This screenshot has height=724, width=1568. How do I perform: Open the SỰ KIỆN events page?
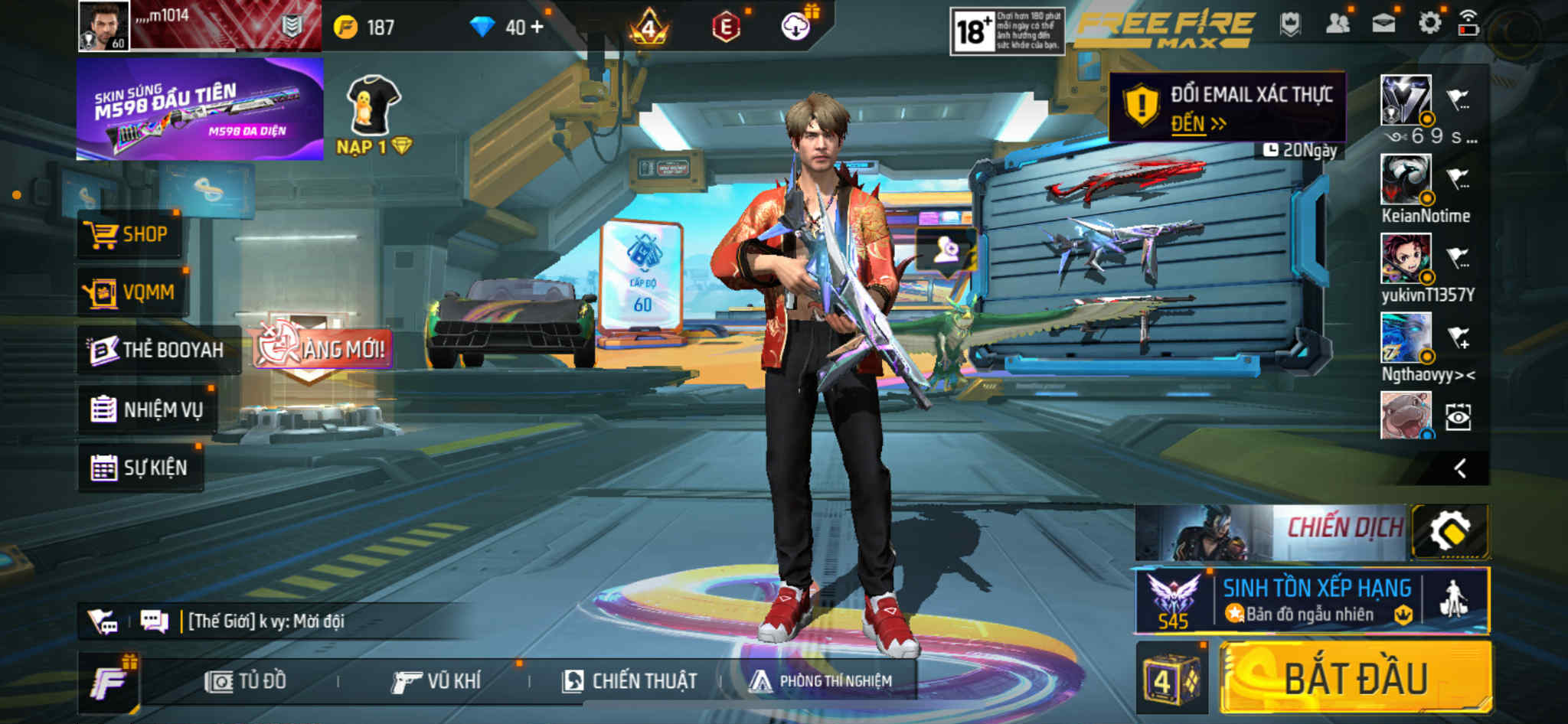point(140,468)
